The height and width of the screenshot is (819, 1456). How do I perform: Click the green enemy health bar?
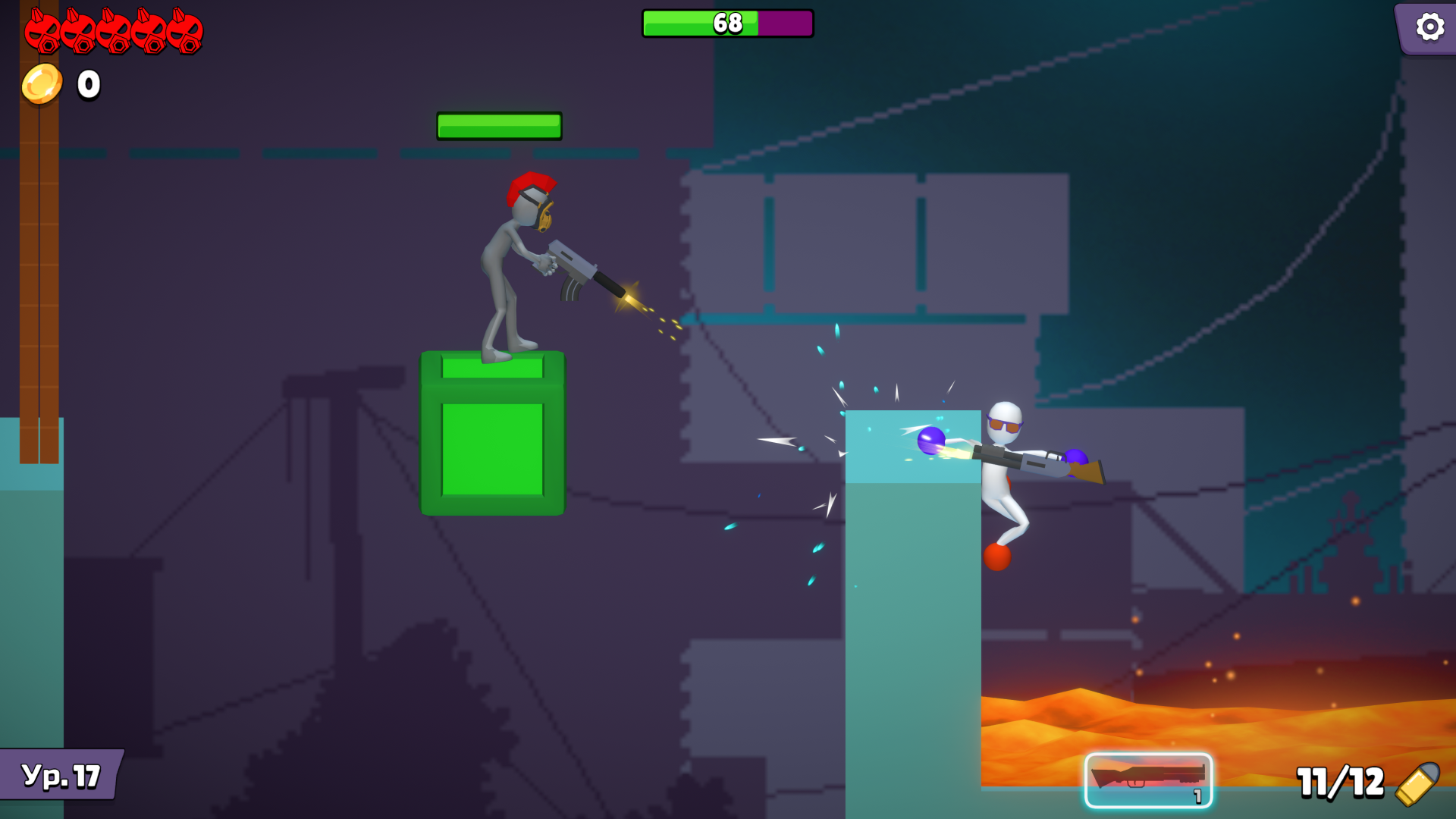(x=499, y=125)
